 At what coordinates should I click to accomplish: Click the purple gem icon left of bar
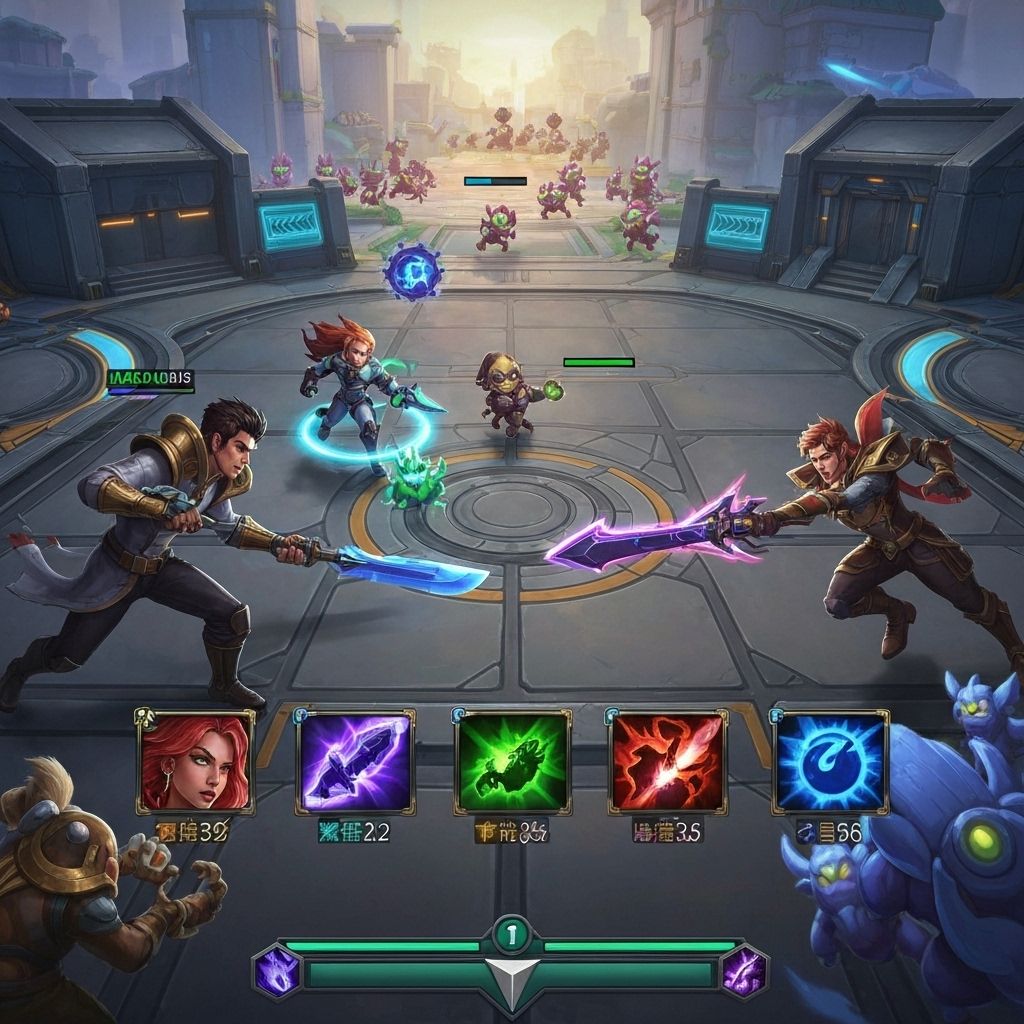click(x=276, y=972)
